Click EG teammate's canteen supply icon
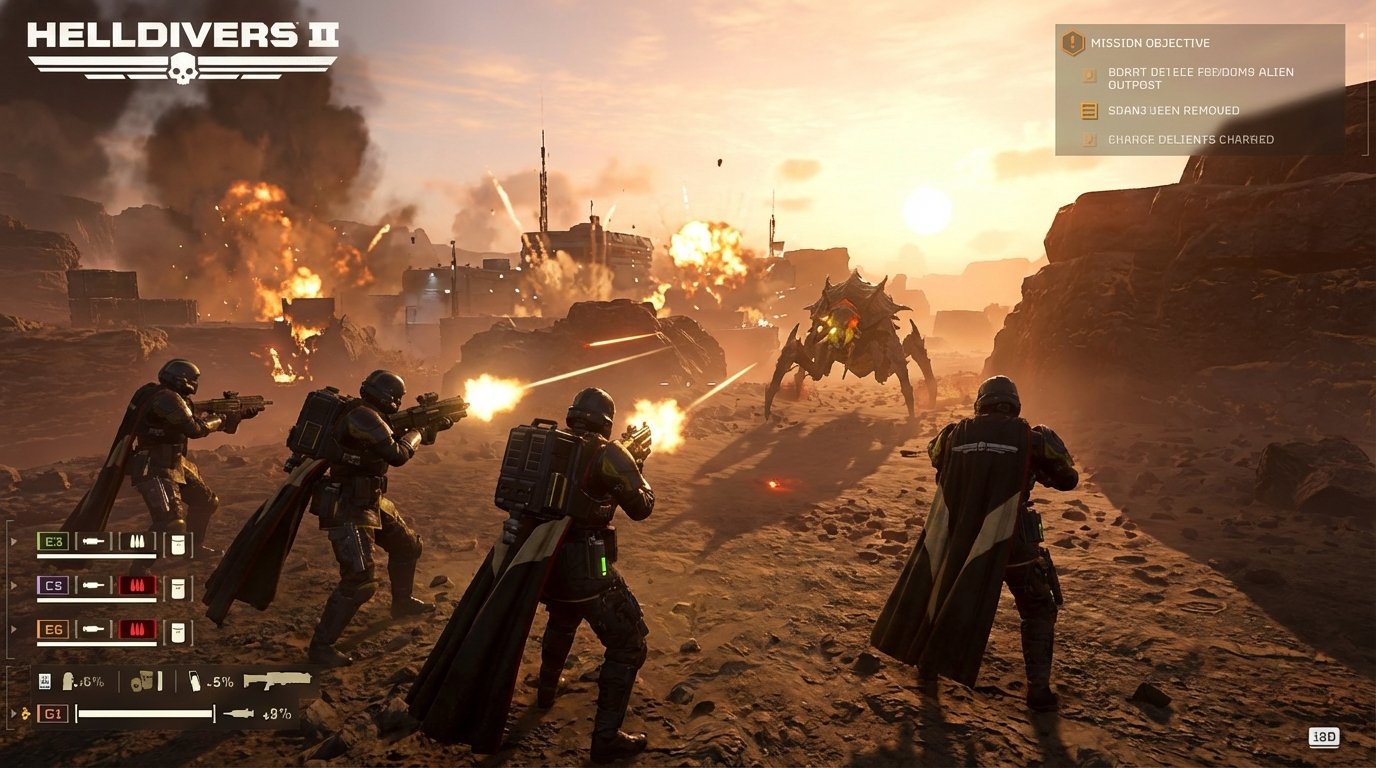 (177, 630)
